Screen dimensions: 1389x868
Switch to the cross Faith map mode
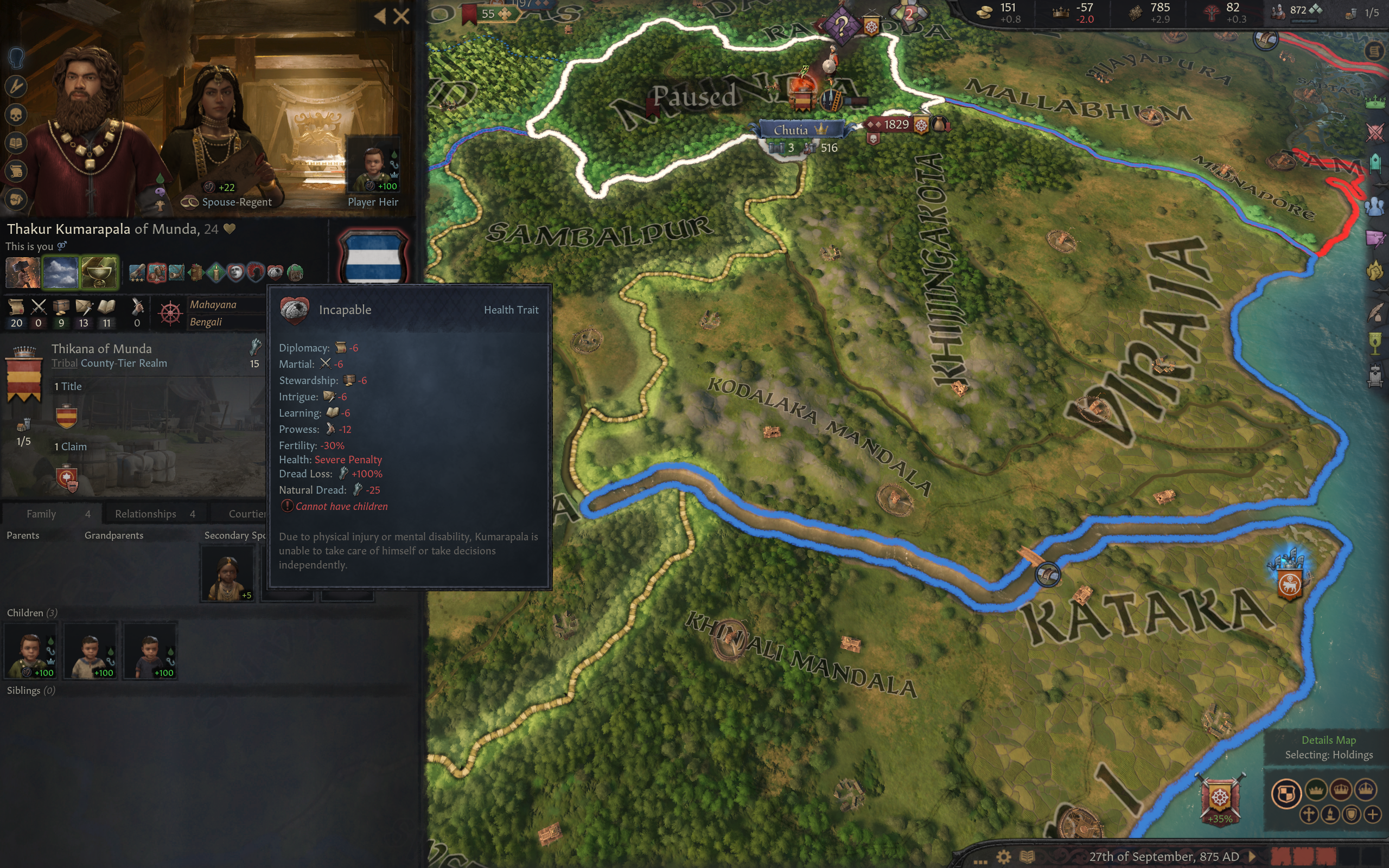(x=1309, y=814)
